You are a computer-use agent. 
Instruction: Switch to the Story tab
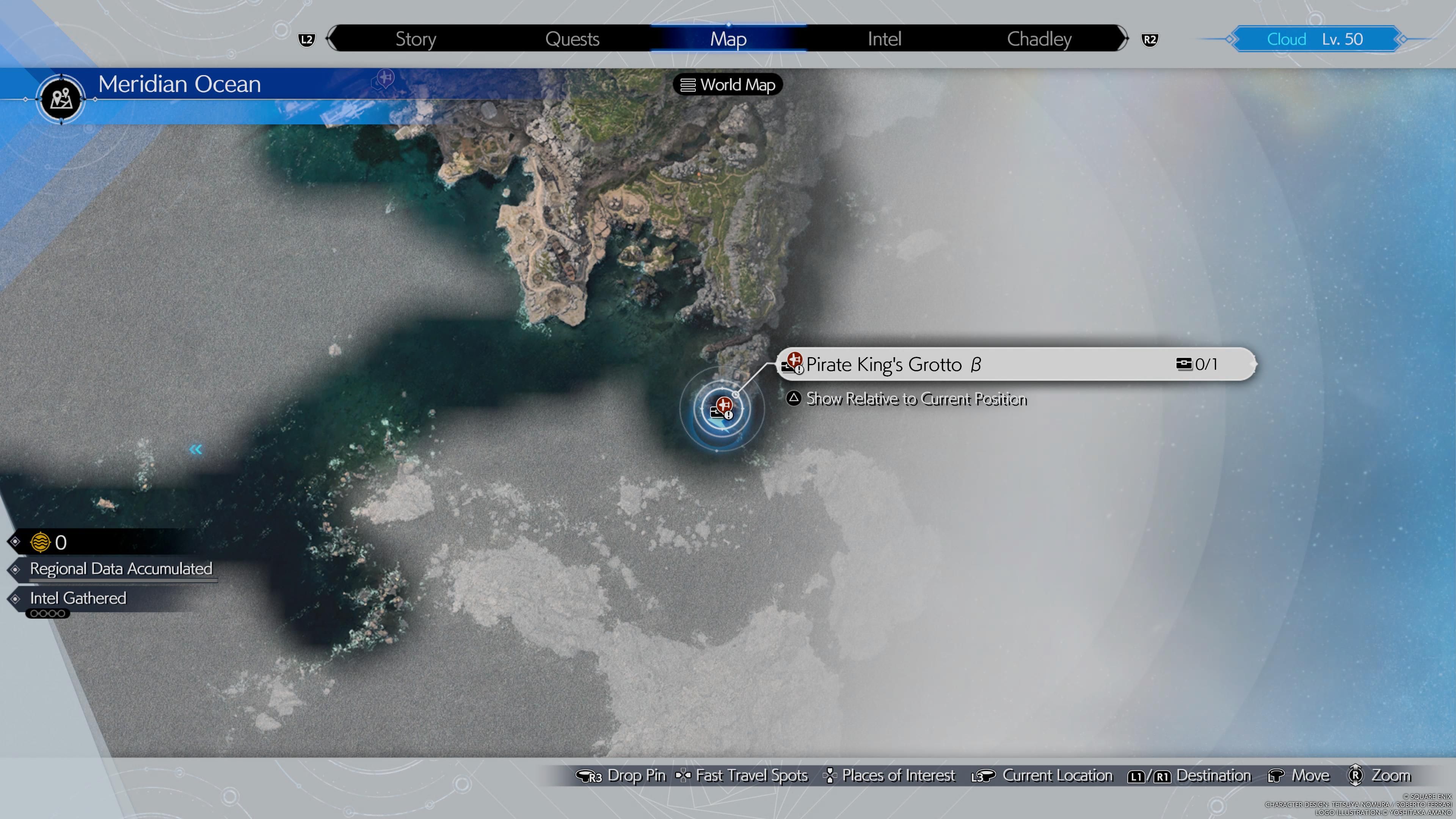click(x=416, y=39)
